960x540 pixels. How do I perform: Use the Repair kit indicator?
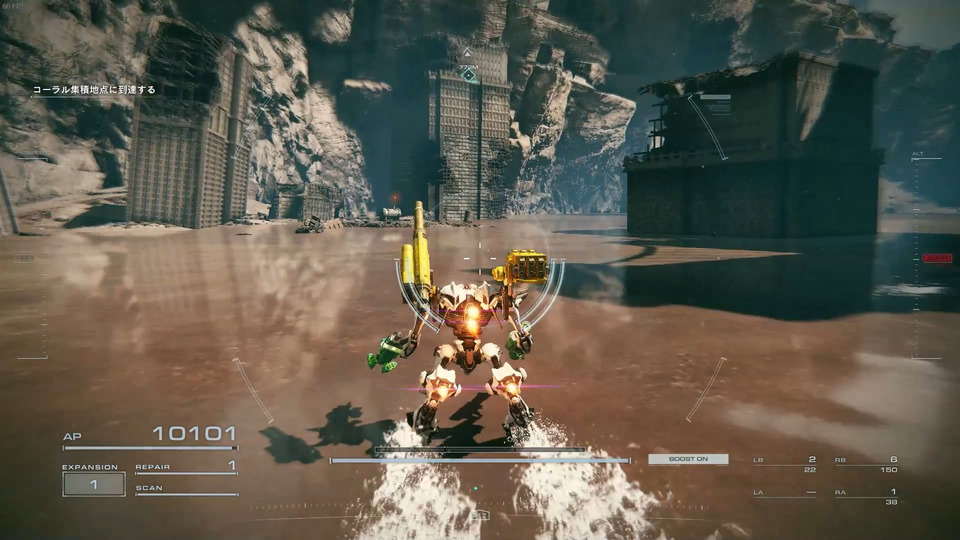click(186, 466)
